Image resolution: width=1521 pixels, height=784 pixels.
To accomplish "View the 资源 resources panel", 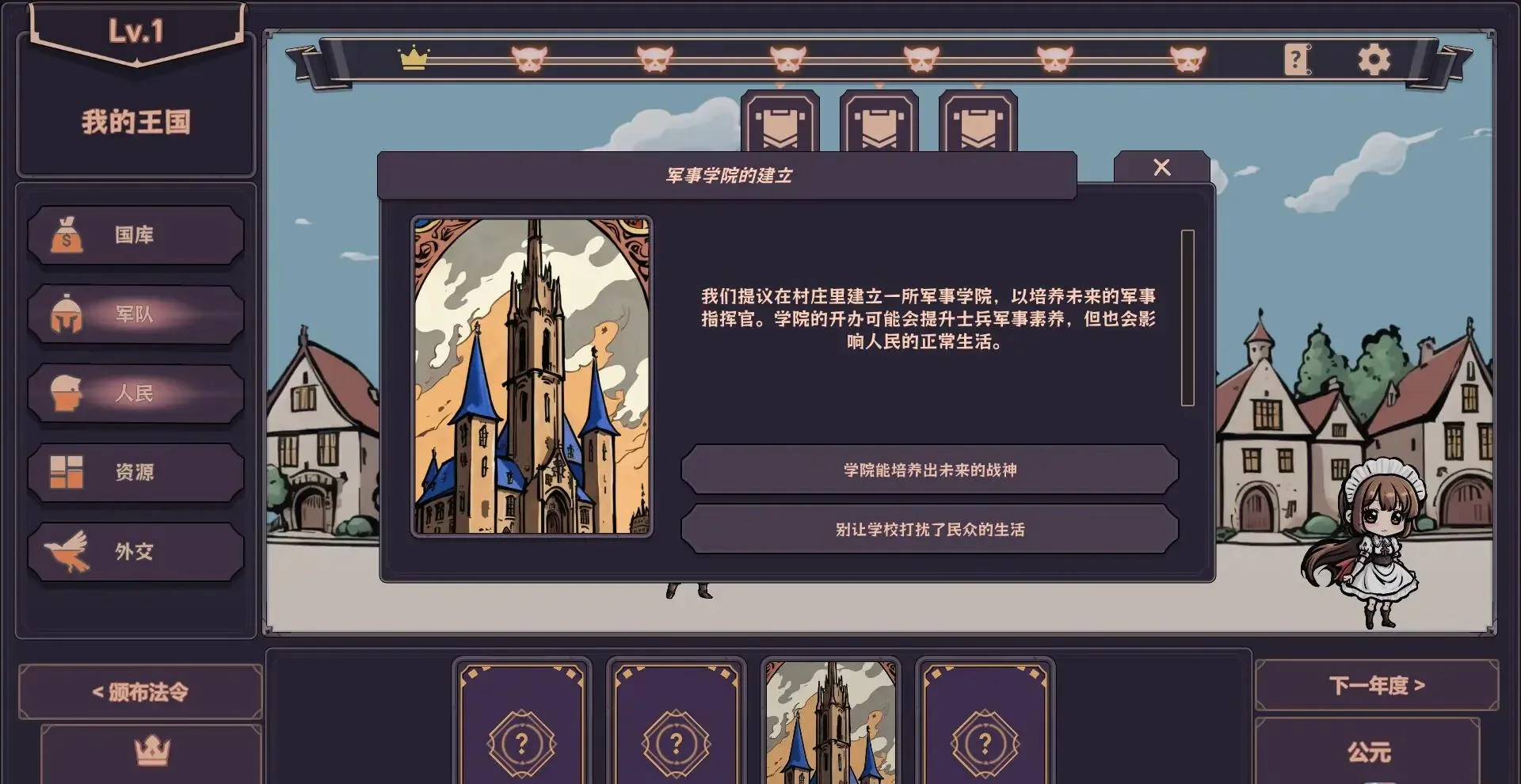I will tap(135, 473).
